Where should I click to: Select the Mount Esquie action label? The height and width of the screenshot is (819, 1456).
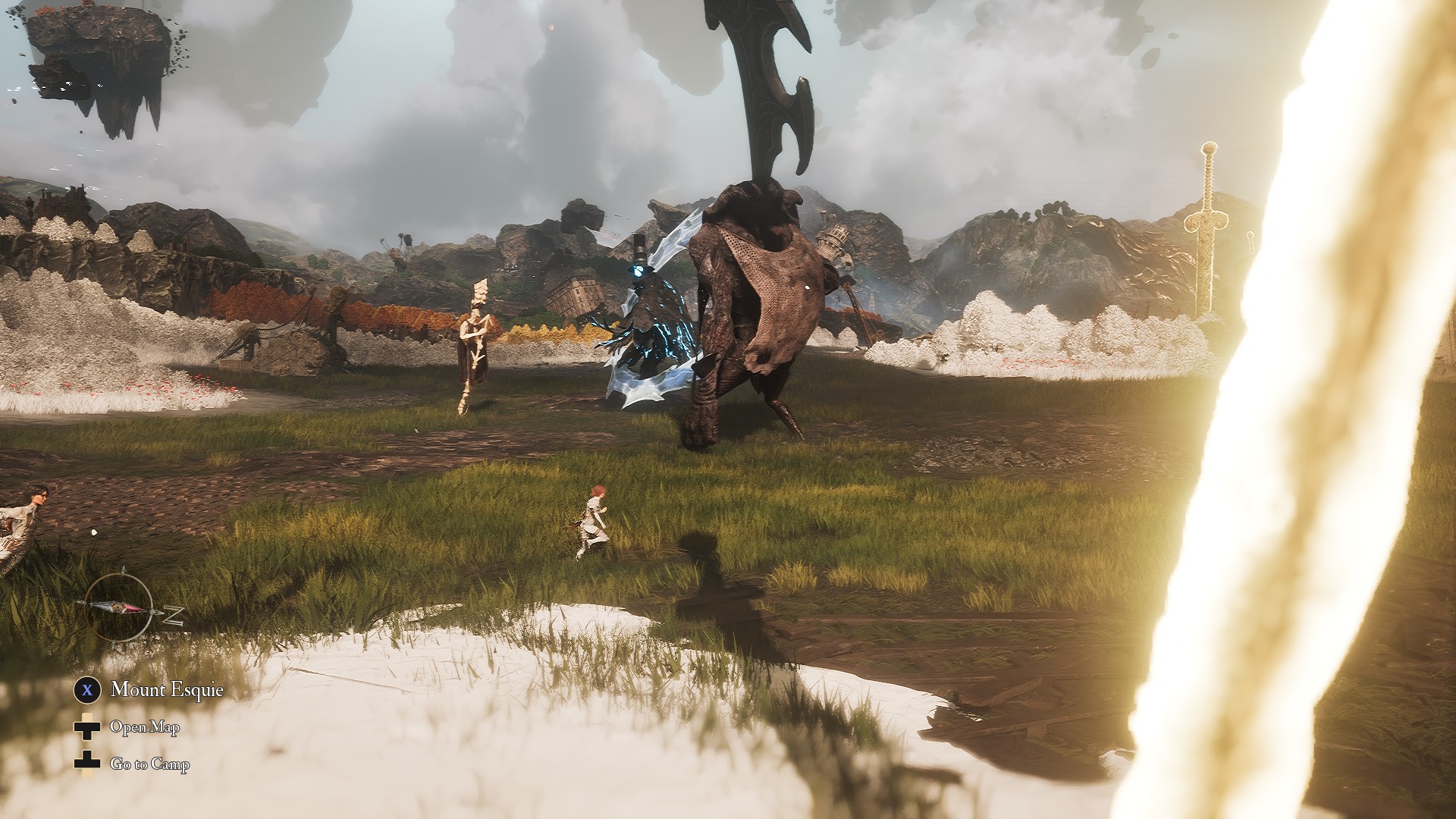(167, 689)
